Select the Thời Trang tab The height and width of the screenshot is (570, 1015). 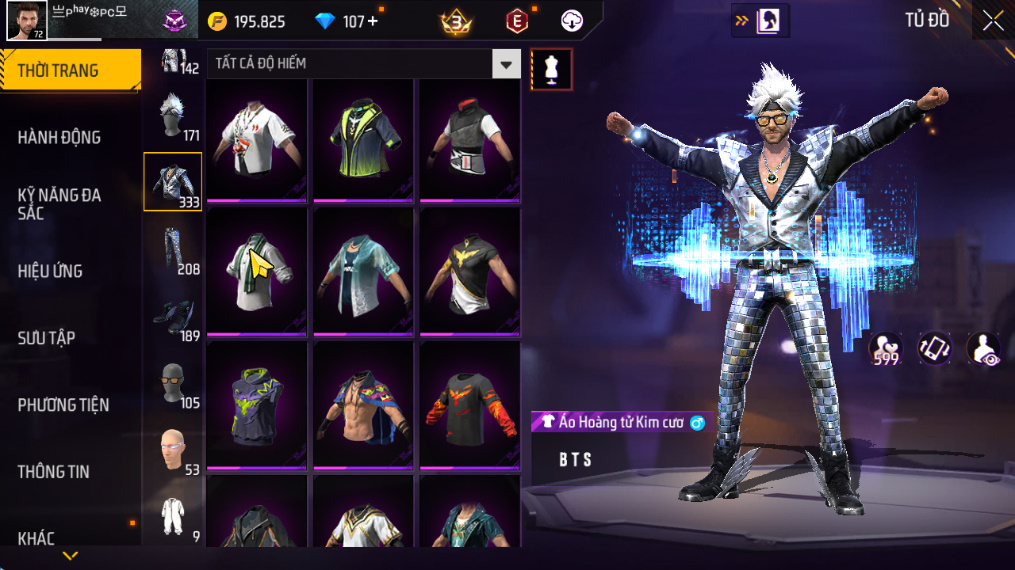coord(70,70)
